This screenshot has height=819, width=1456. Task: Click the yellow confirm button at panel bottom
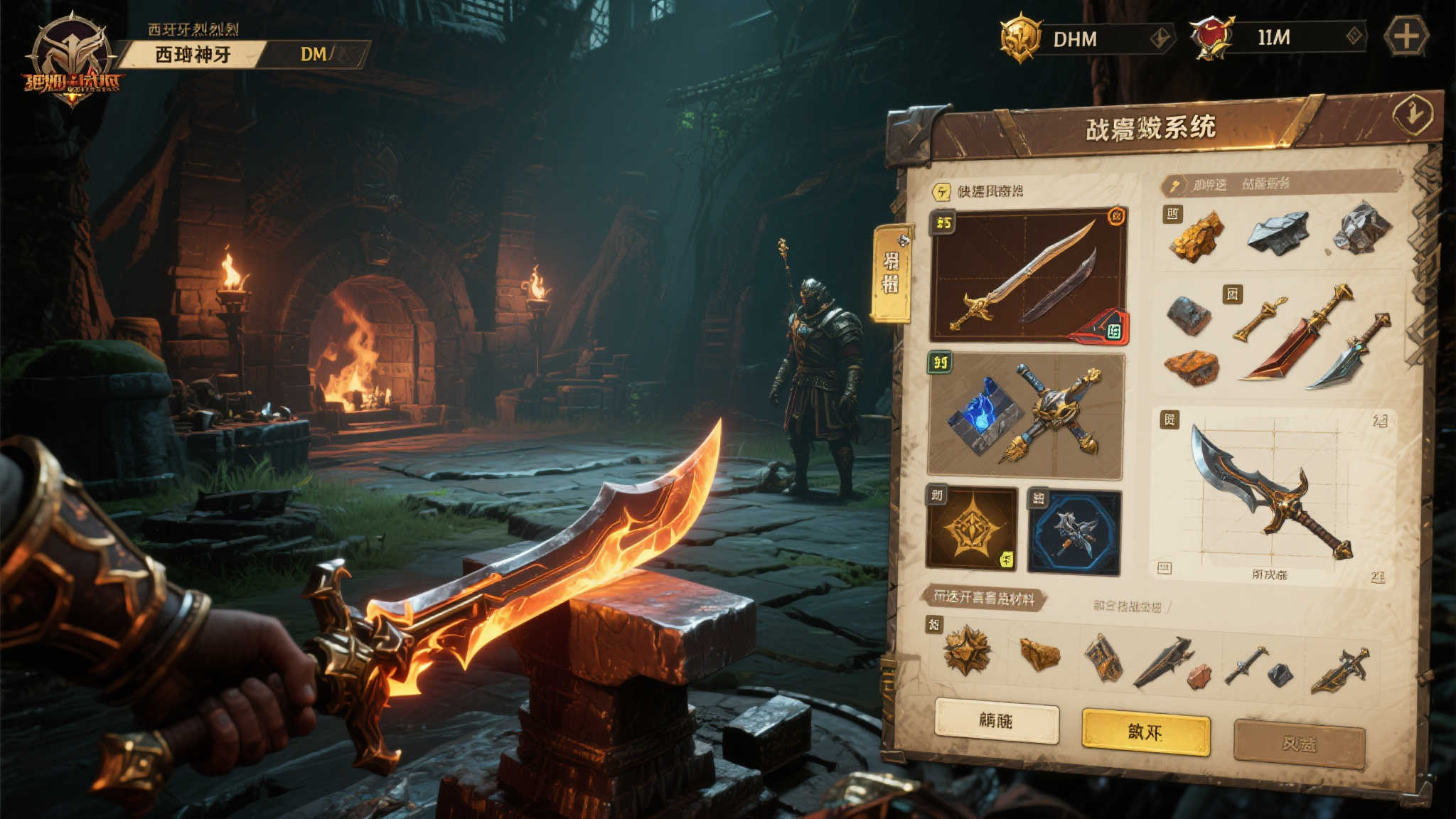click(1145, 732)
